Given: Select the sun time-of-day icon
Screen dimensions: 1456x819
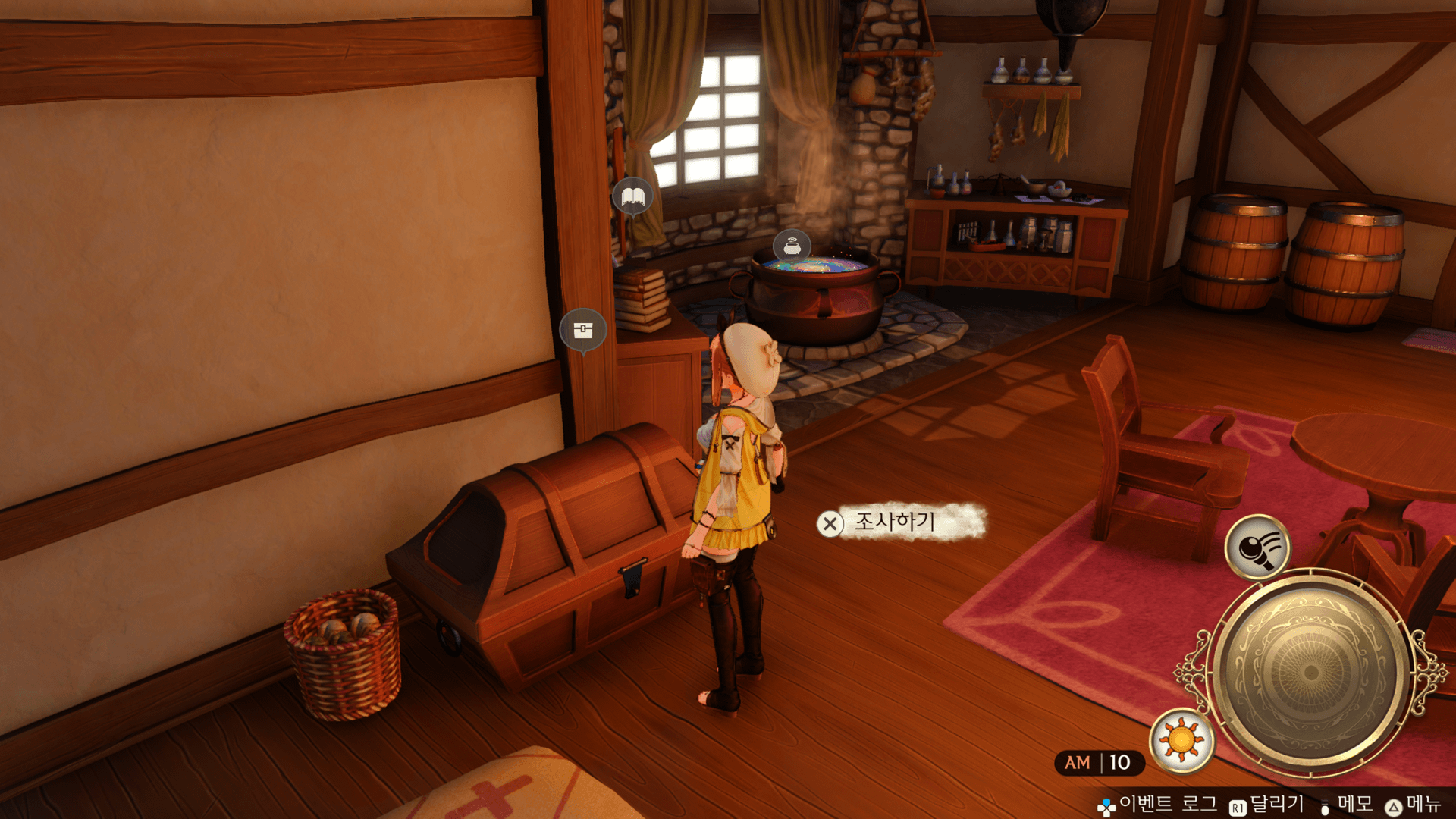Looking at the screenshot, I should coord(1181,739).
